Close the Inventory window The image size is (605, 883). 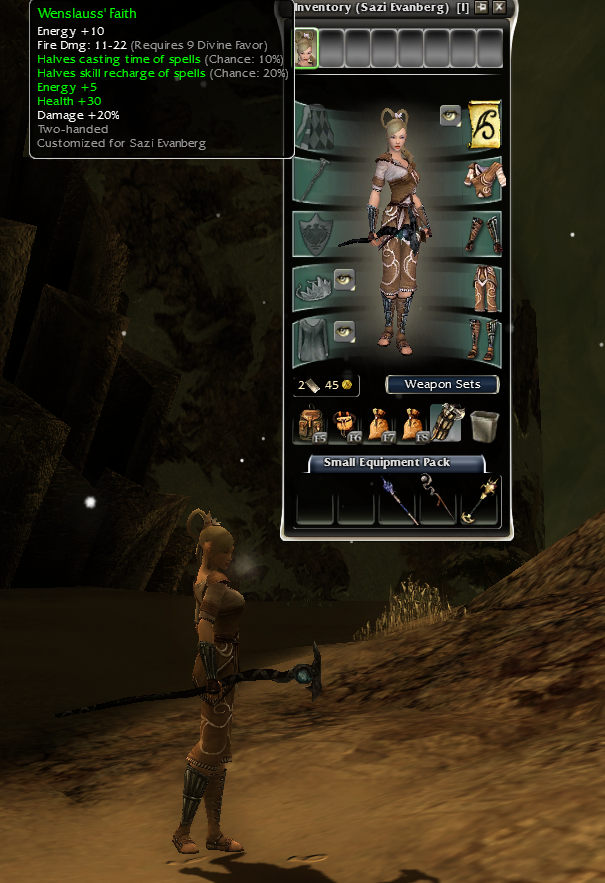[498, 8]
